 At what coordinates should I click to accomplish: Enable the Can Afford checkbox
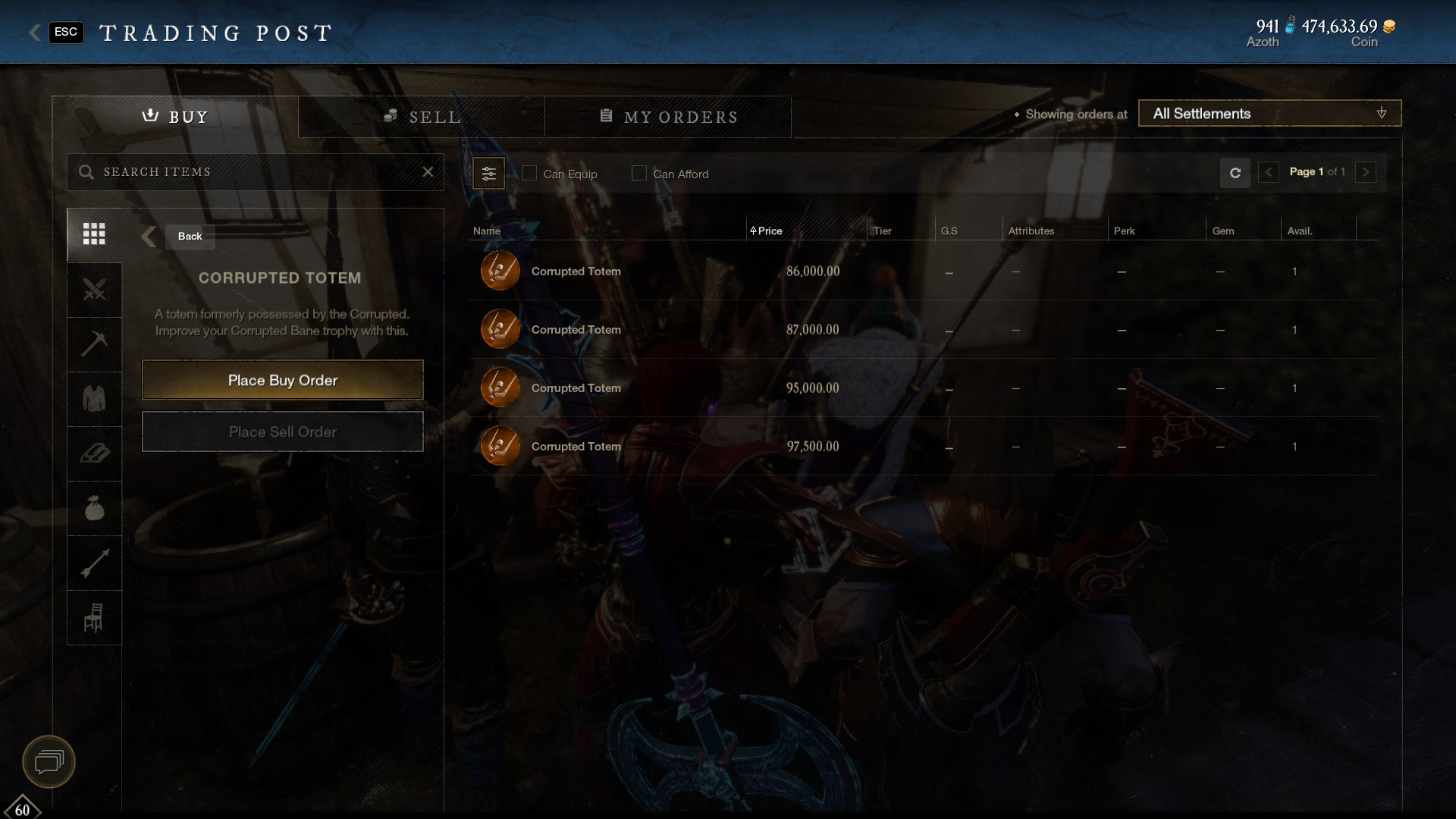pyautogui.click(x=639, y=173)
